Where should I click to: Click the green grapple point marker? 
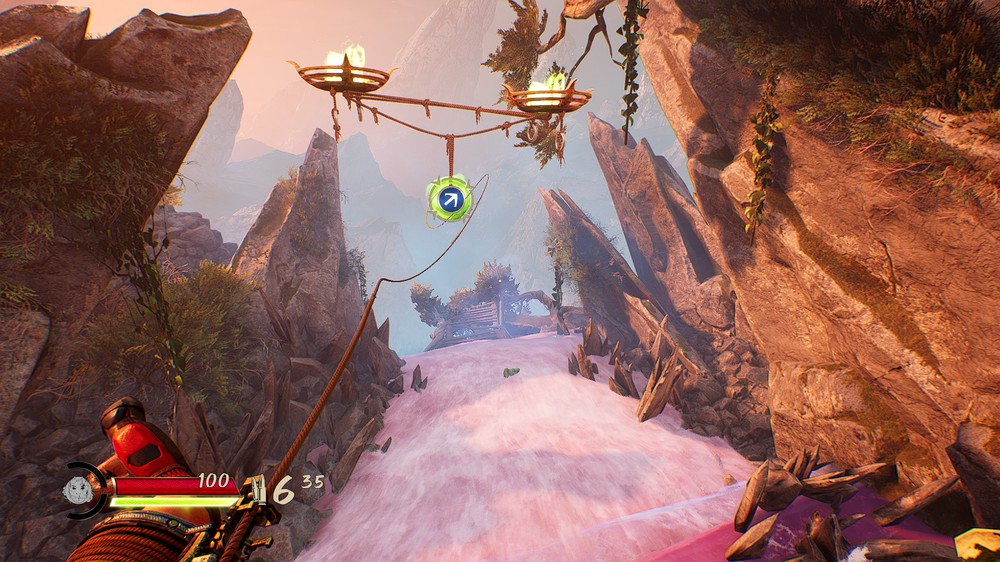[x=449, y=199]
